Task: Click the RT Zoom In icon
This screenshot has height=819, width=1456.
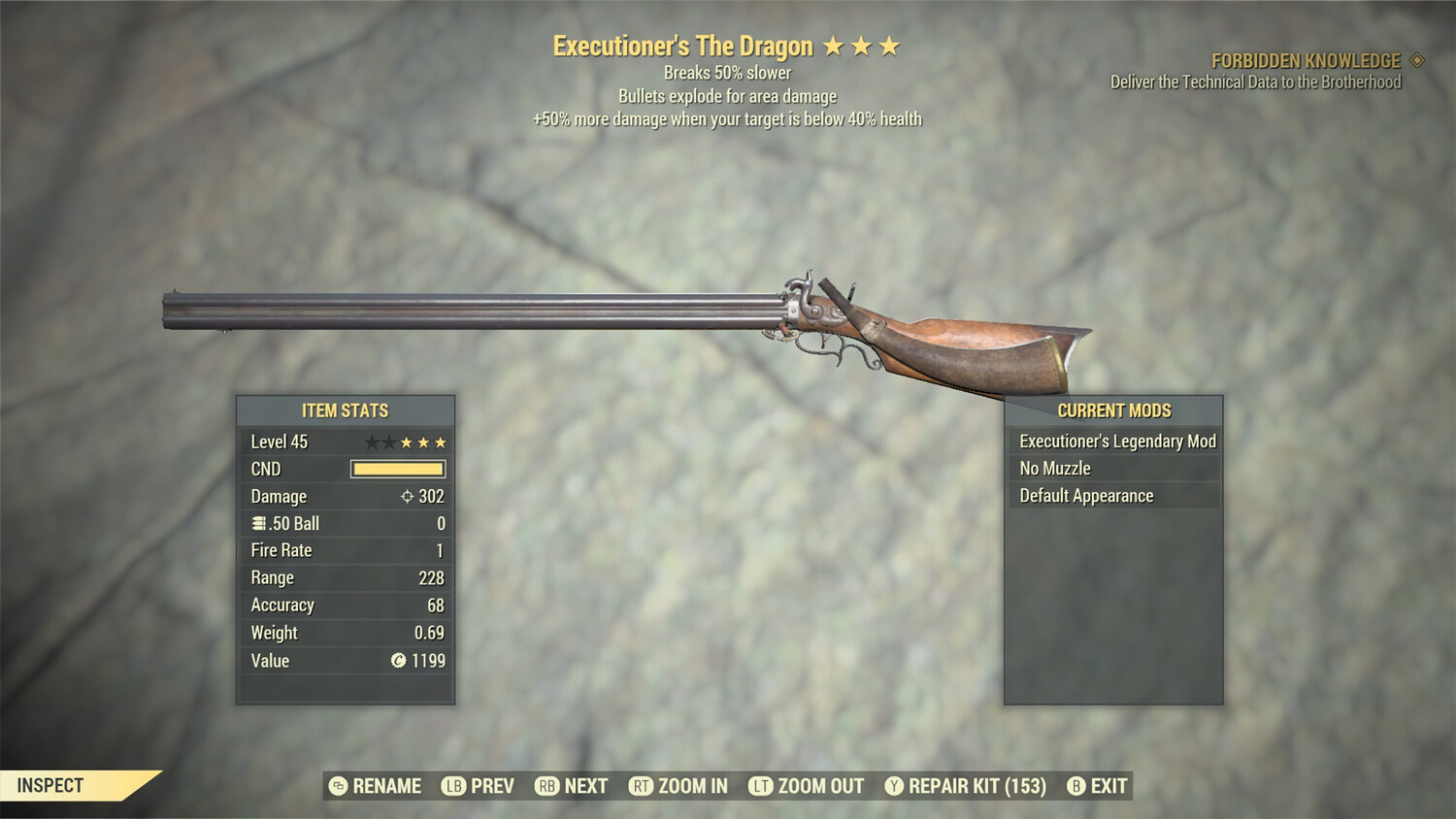Action: (x=642, y=786)
